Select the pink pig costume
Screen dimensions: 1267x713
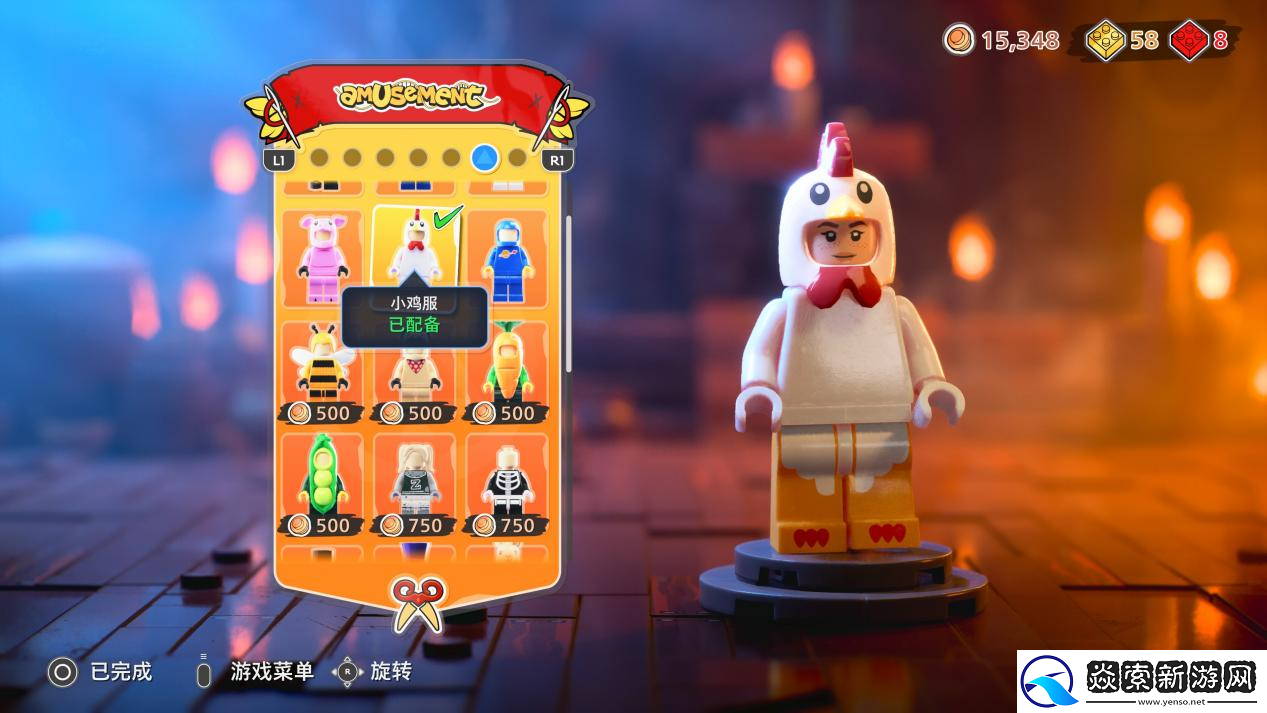[x=322, y=257]
